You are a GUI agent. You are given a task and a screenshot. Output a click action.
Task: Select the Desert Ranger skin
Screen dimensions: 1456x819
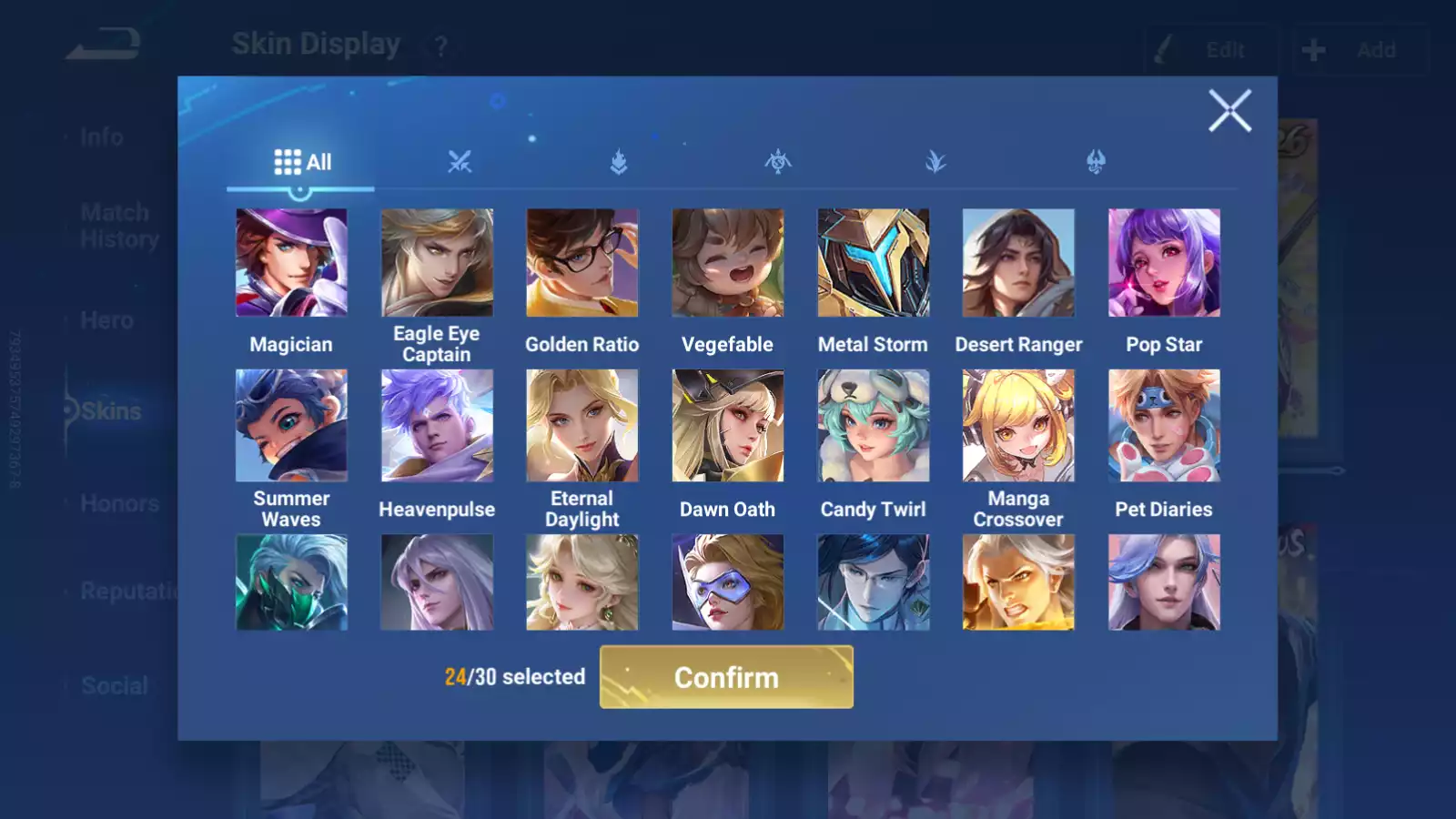(1018, 263)
